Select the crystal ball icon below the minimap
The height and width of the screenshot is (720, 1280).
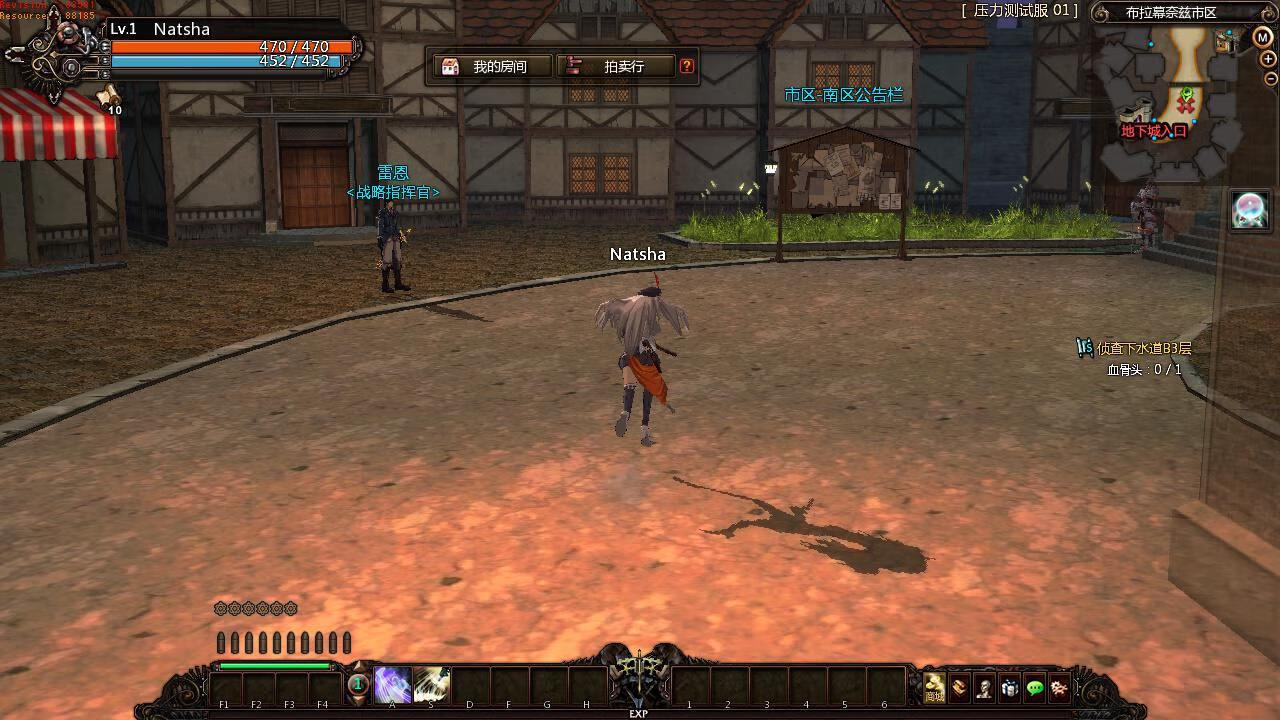tap(1250, 209)
